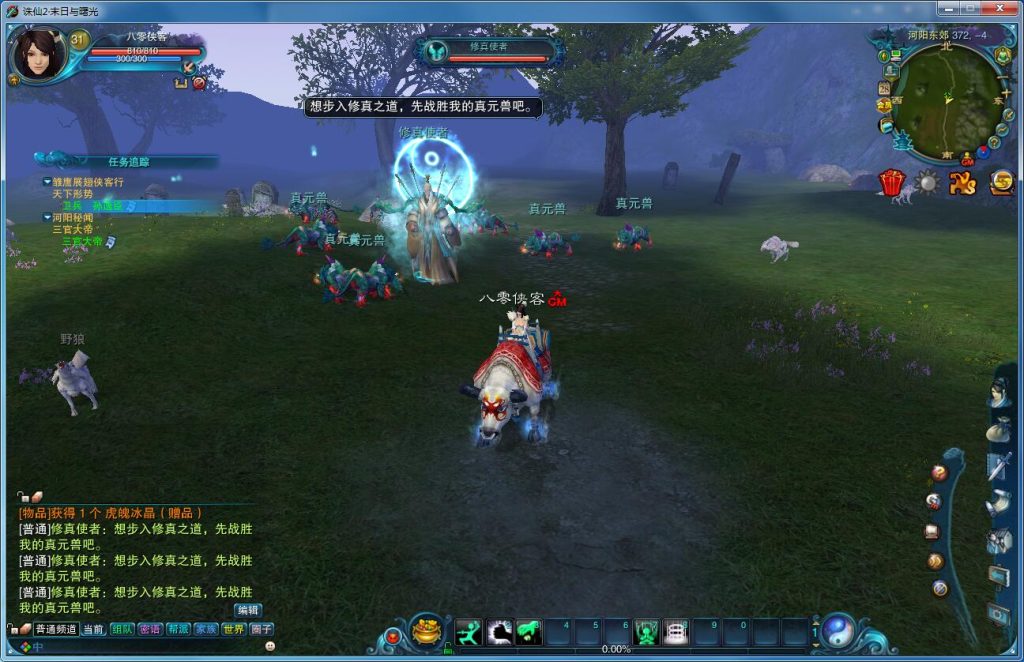1024x662 pixels.
Task: Click the 三官大帝 quest objective link
Action: (x=82, y=241)
